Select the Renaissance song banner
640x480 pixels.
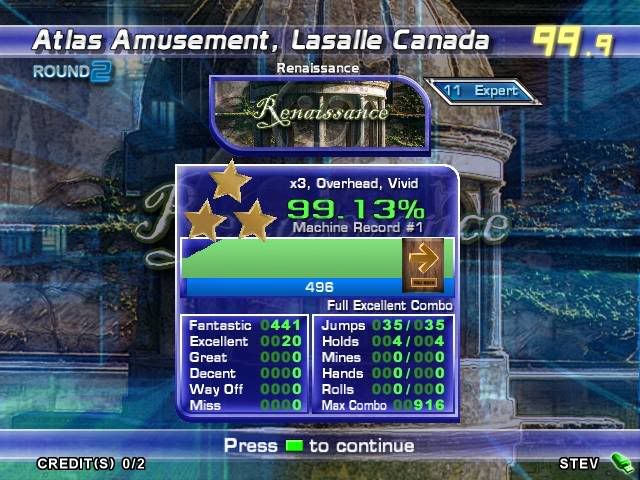(320, 111)
